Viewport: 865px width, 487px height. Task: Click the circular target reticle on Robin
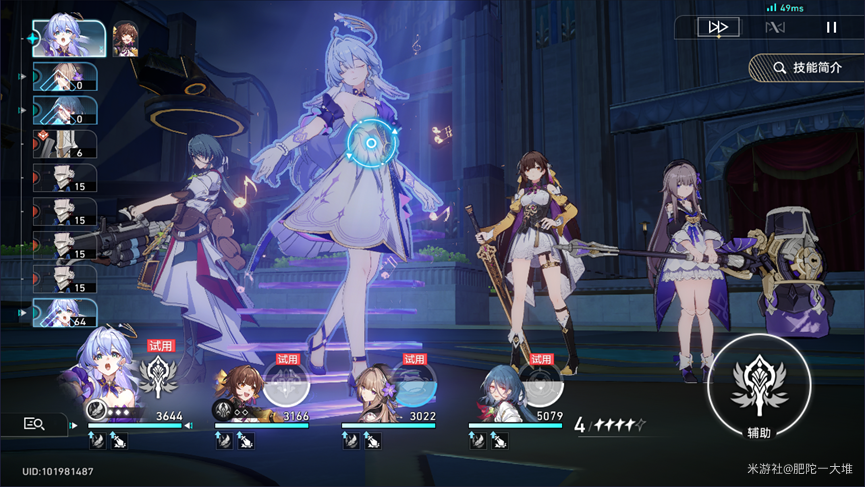[370, 144]
